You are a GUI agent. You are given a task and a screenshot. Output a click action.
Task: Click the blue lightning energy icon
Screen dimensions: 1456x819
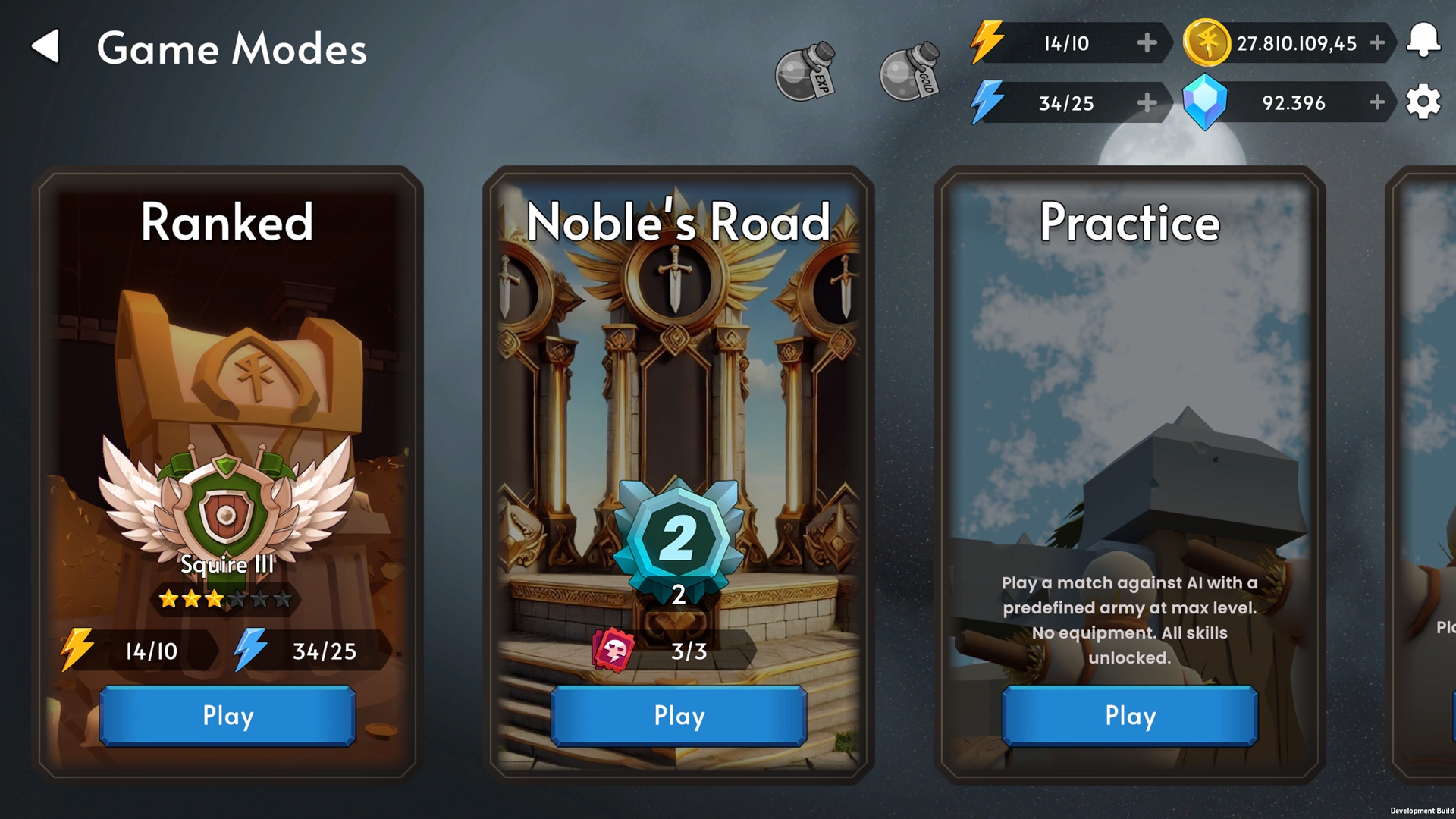pos(987,102)
